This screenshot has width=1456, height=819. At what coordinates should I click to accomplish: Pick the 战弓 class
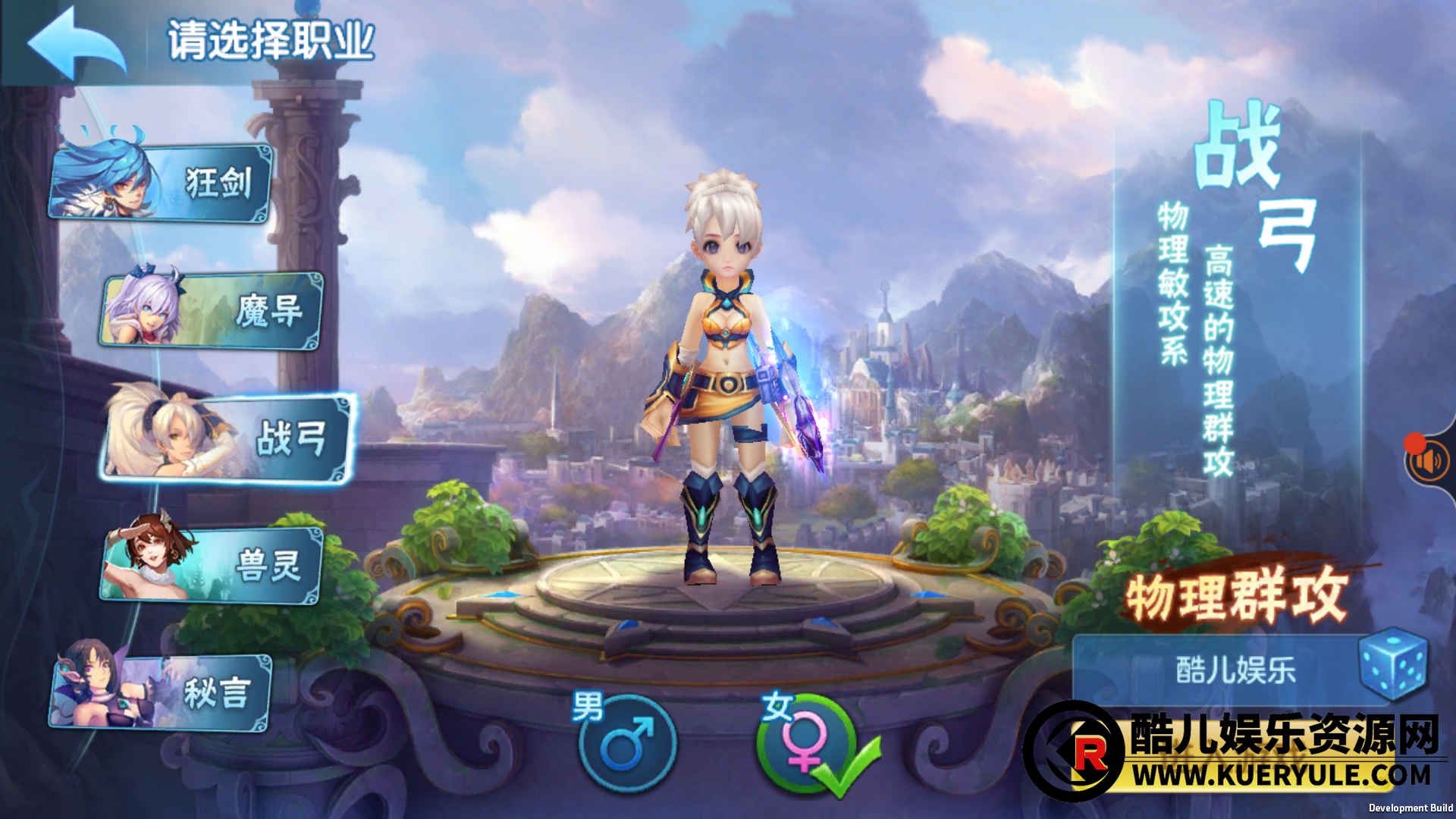(x=227, y=438)
